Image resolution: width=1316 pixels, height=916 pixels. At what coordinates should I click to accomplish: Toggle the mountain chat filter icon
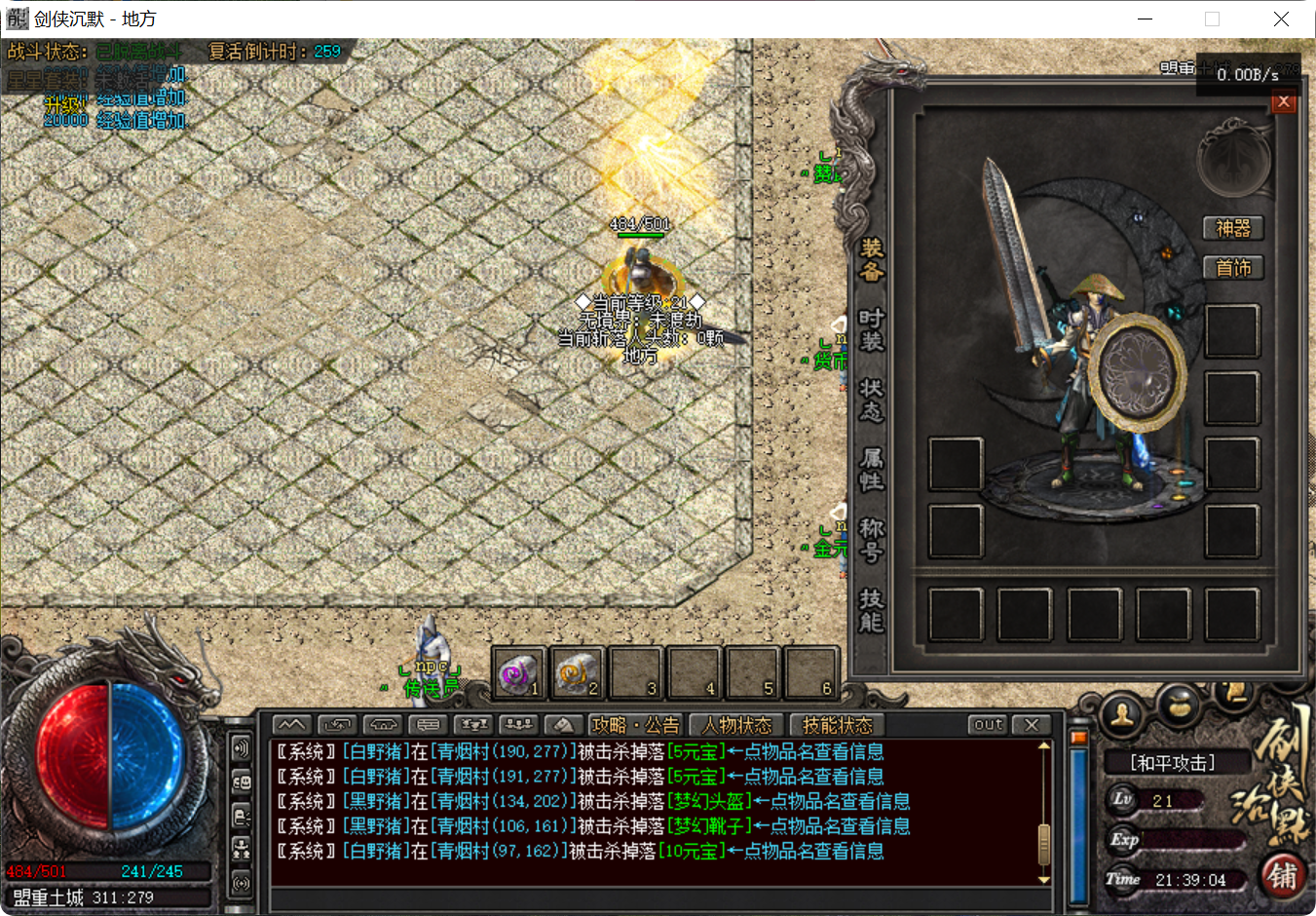tap(291, 724)
